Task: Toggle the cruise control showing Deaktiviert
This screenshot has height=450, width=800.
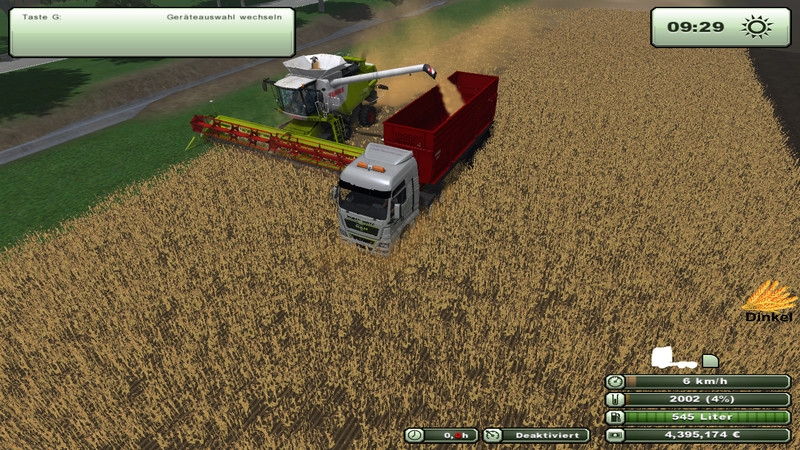Action: pyautogui.click(x=536, y=435)
